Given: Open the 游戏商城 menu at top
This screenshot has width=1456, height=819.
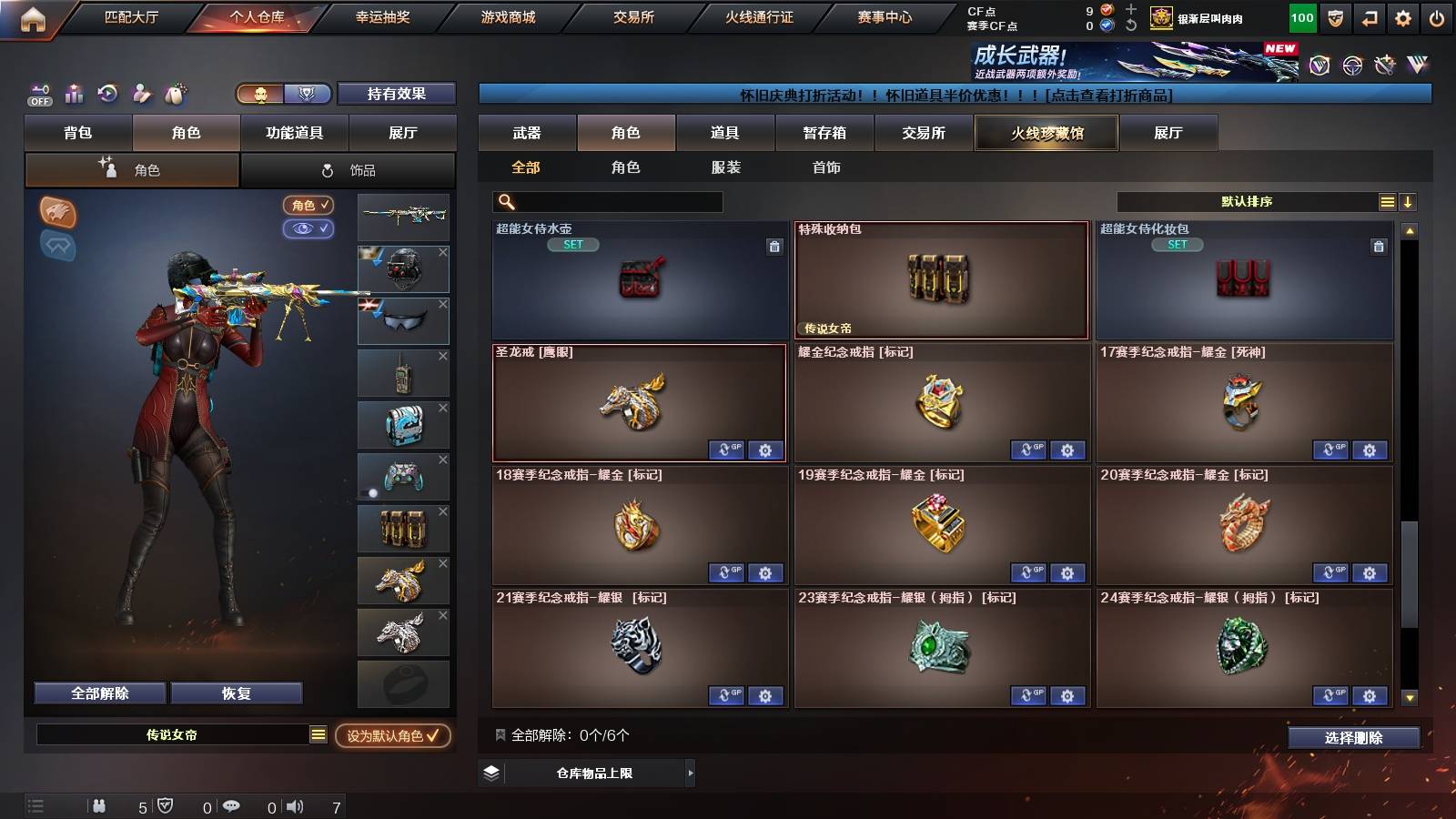Looking at the screenshot, I should [506, 16].
